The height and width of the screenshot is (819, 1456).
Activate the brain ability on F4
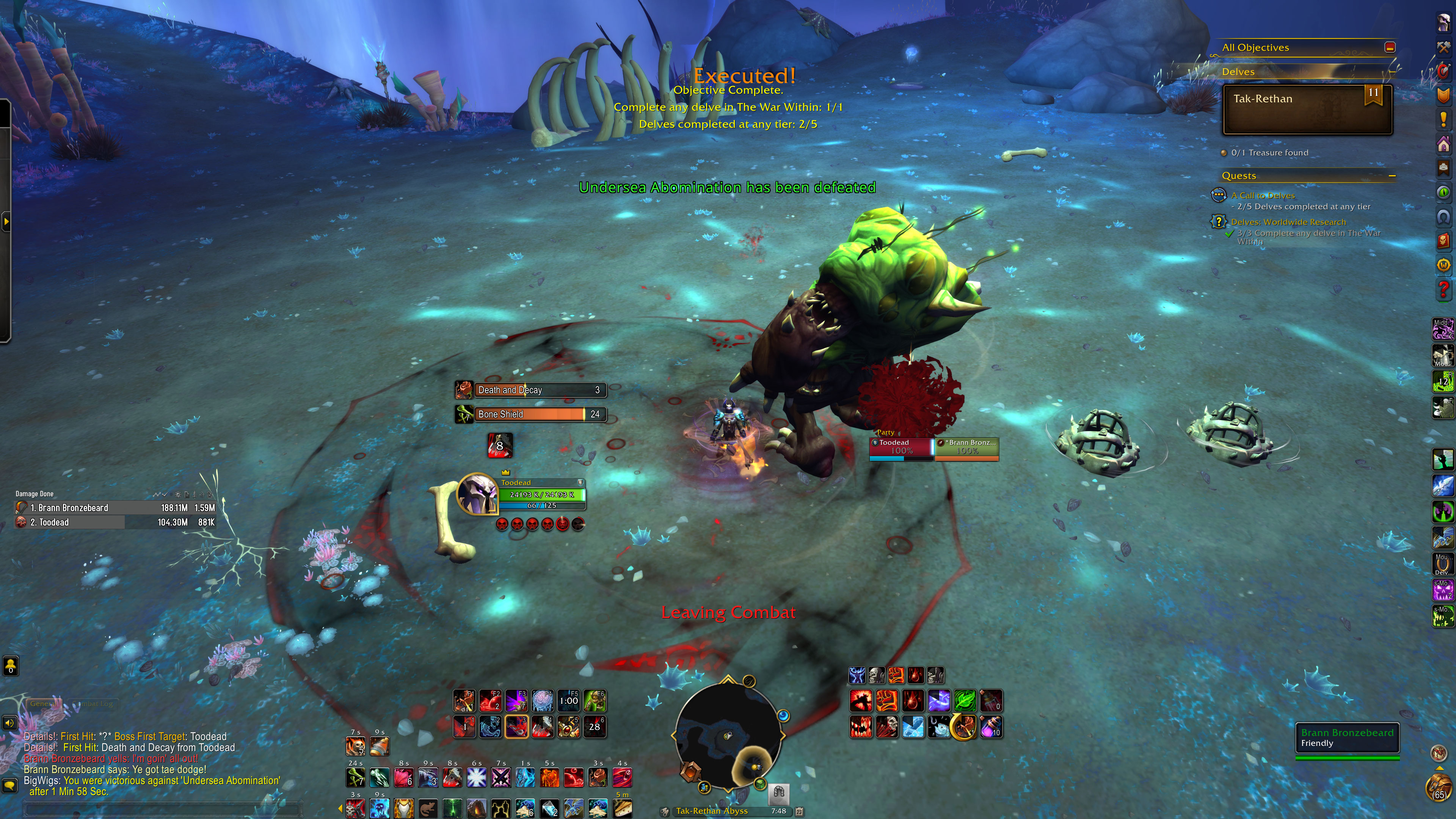pyautogui.click(x=542, y=701)
